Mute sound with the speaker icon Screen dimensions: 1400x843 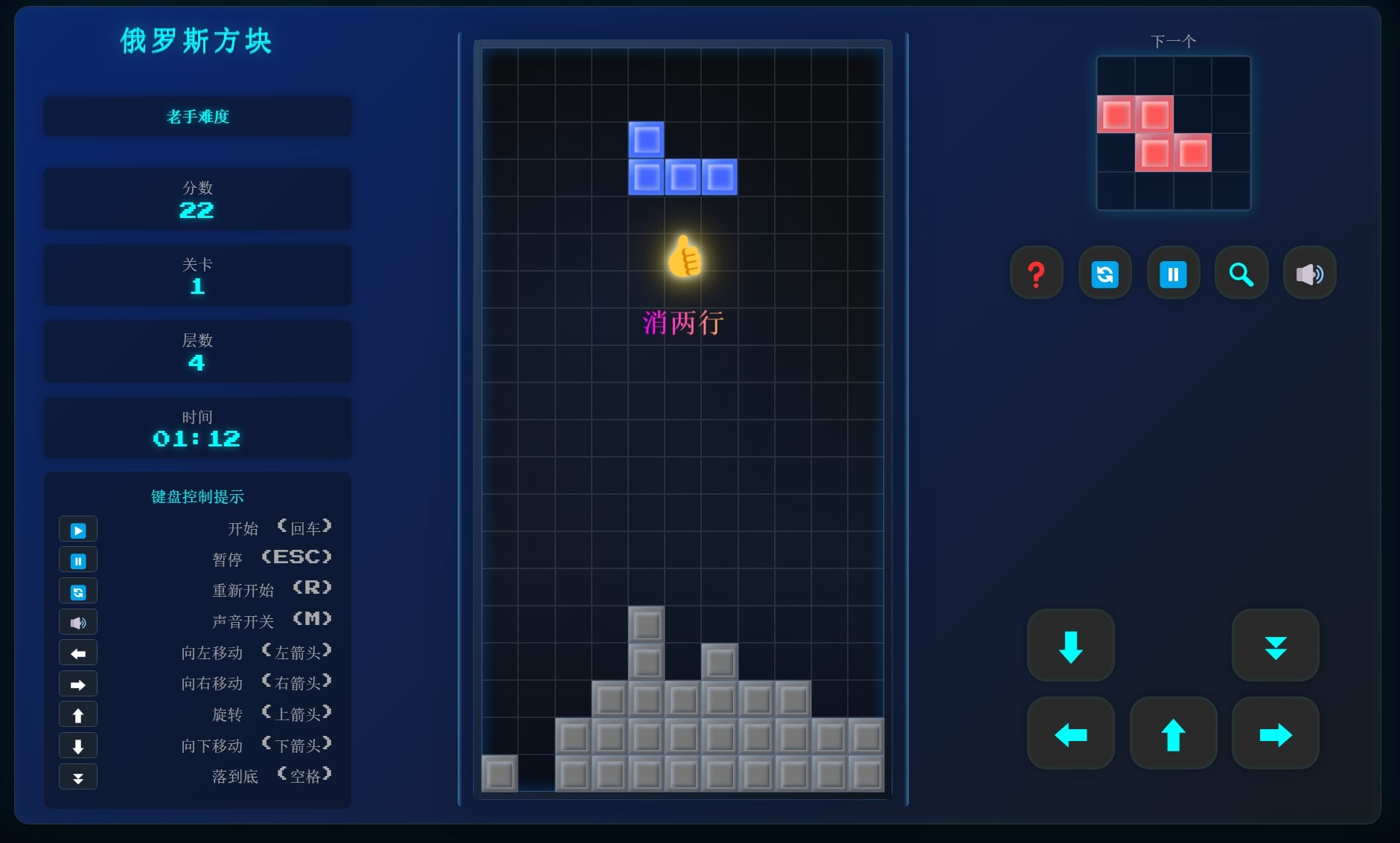[1308, 273]
